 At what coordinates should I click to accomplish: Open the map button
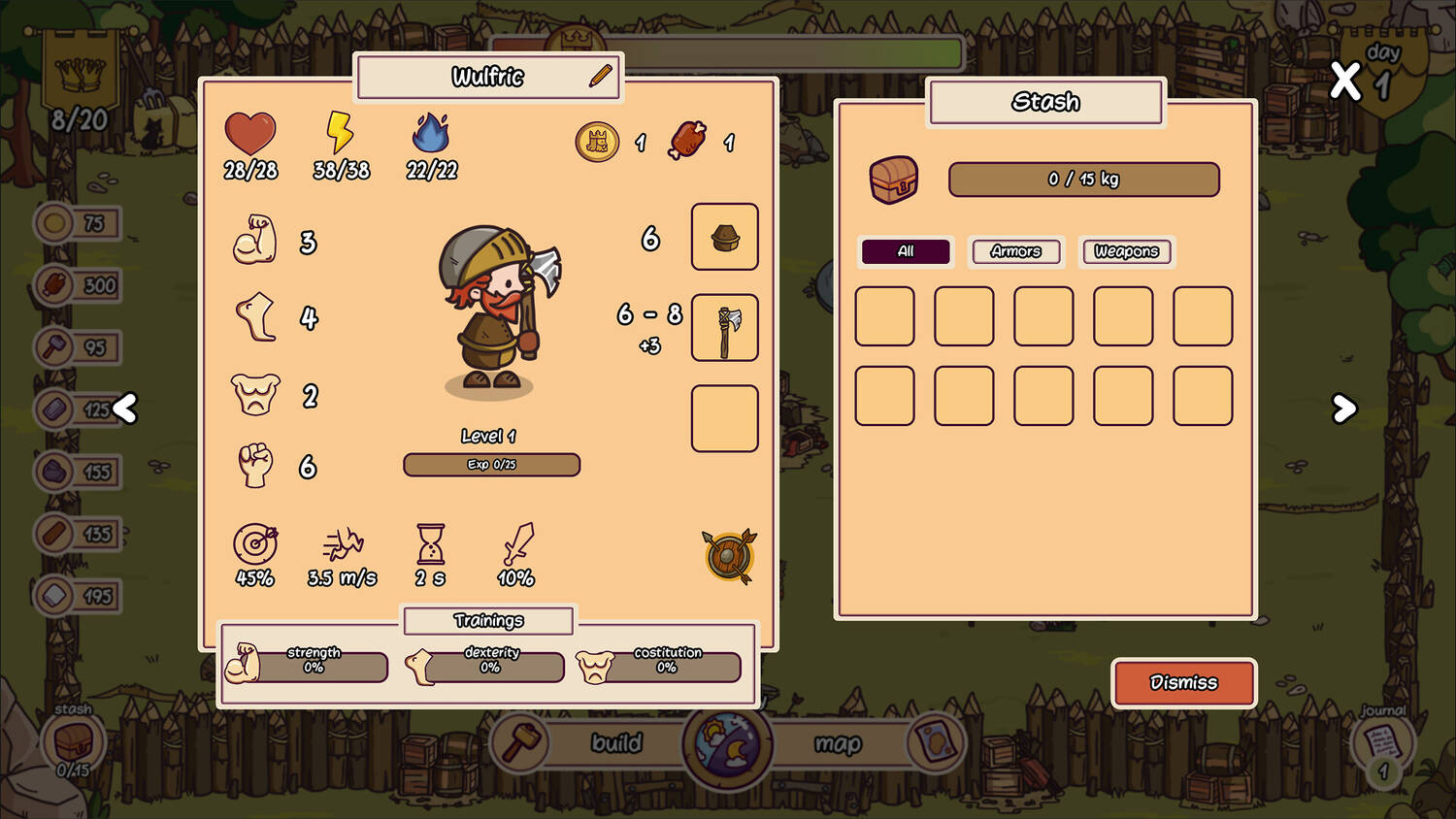pyautogui.click(x=839, y=743)
